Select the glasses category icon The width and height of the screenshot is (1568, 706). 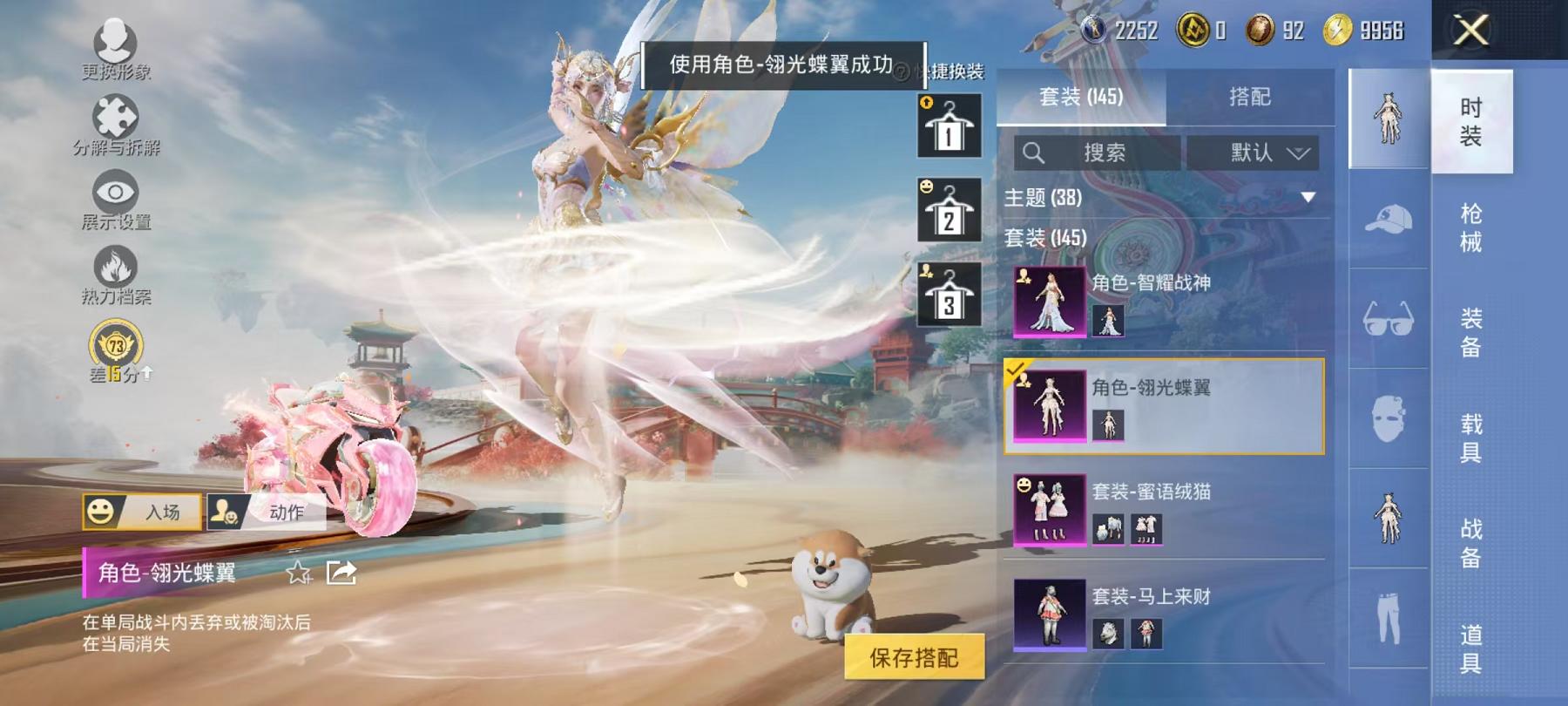coord(1389,316)
